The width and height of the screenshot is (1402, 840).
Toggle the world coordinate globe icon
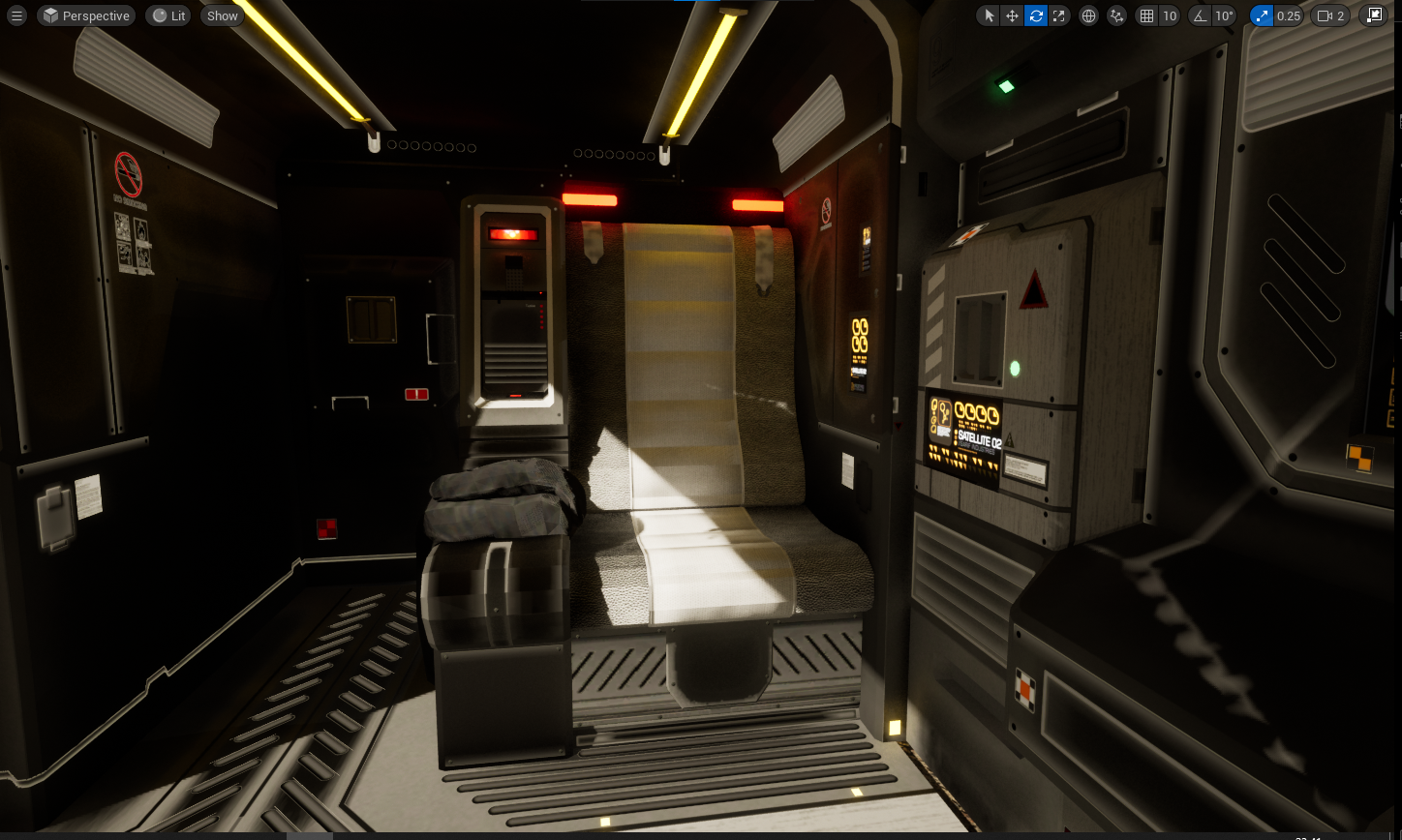[1089, 15]
